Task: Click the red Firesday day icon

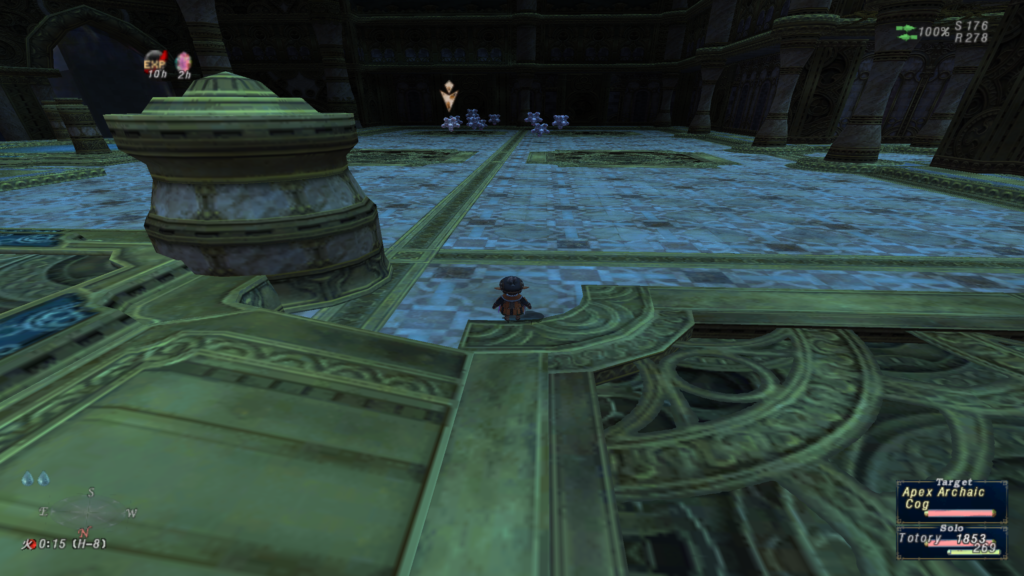Action: point(29,544)
